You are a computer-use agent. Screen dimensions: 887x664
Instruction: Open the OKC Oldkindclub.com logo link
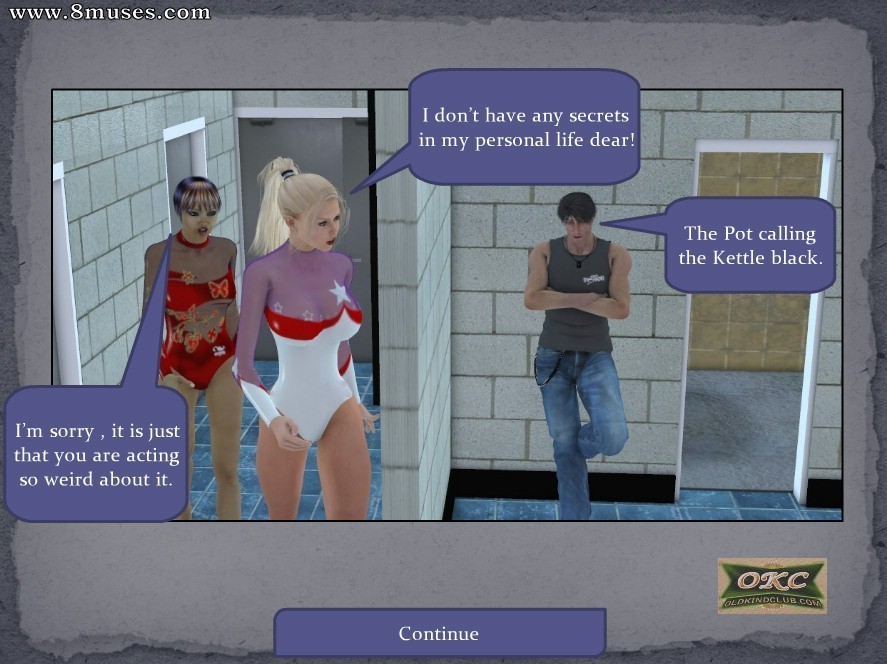coord(772,586)
